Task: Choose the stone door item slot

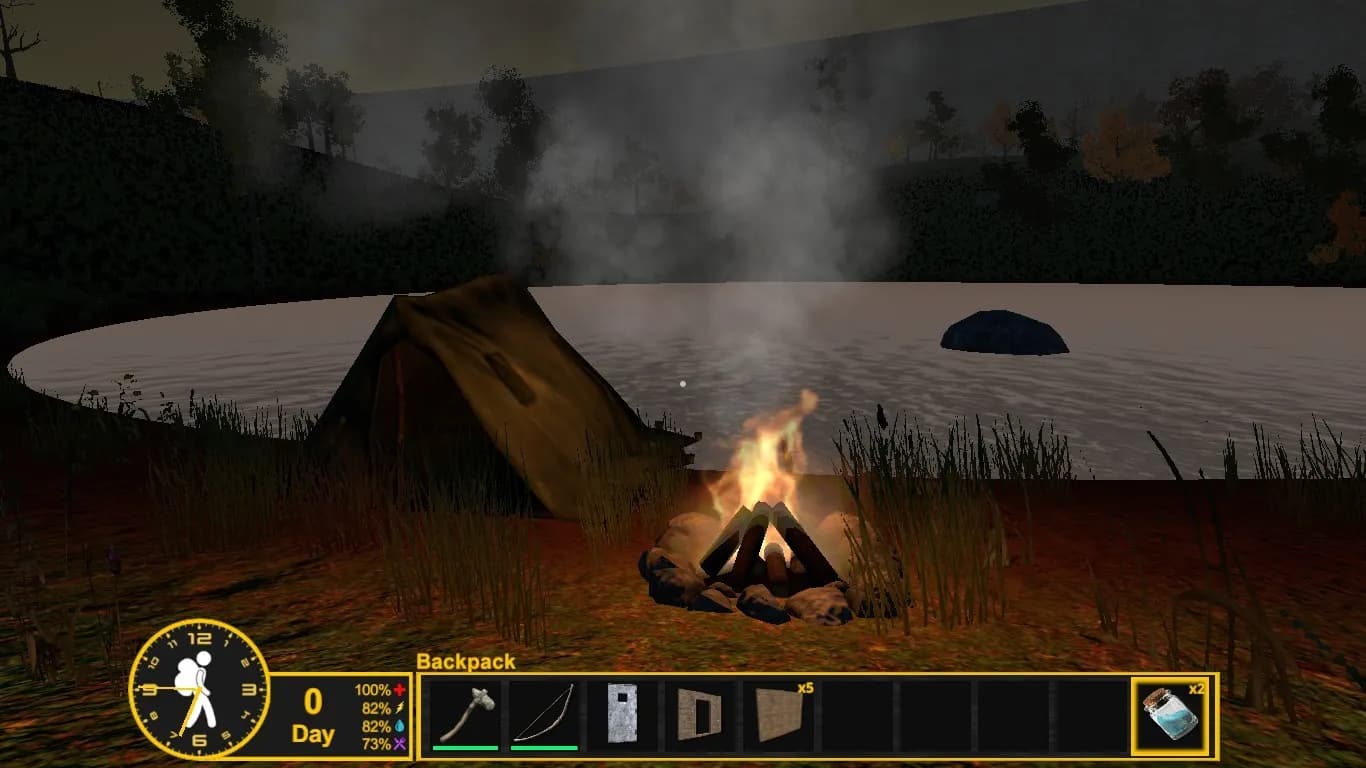Action: point(622,714)
